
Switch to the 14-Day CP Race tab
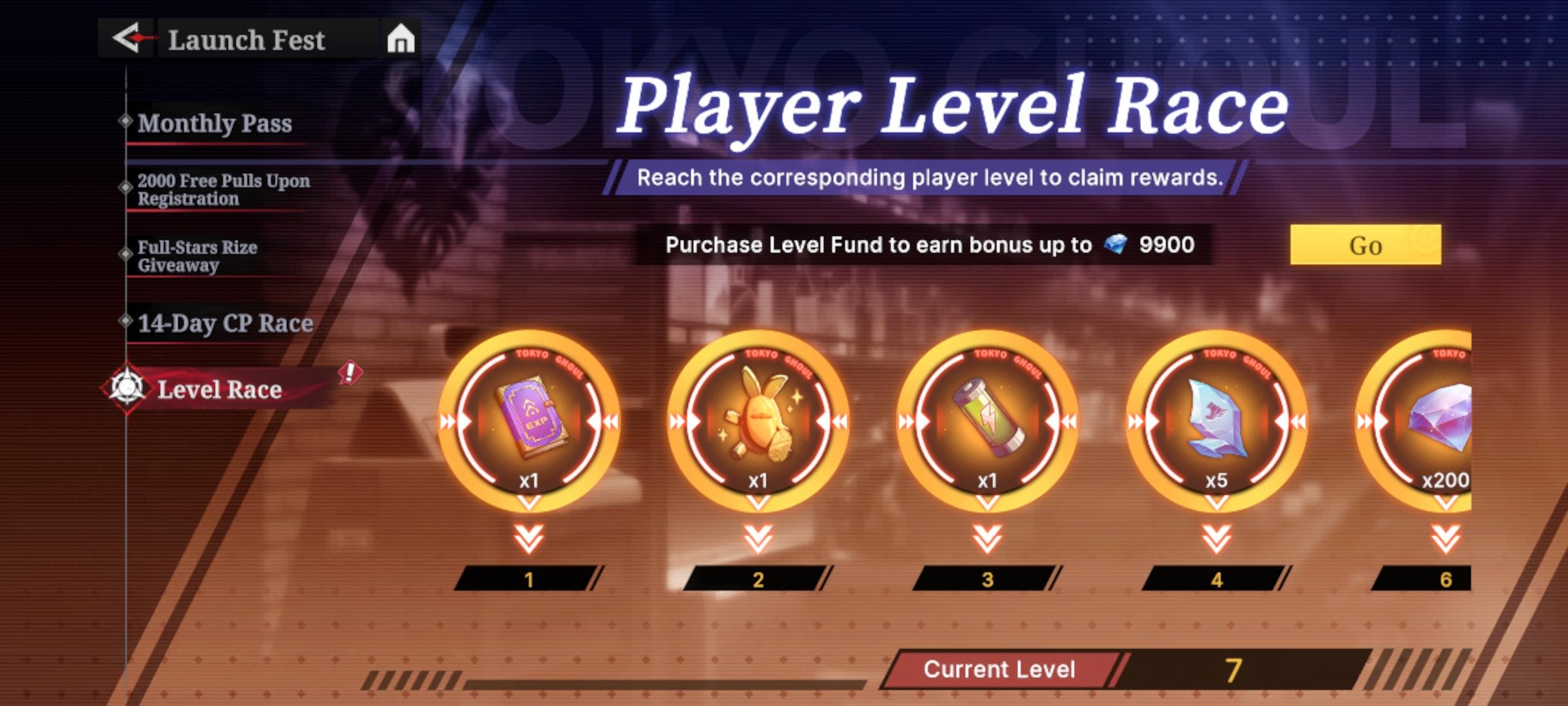[225, 322]
